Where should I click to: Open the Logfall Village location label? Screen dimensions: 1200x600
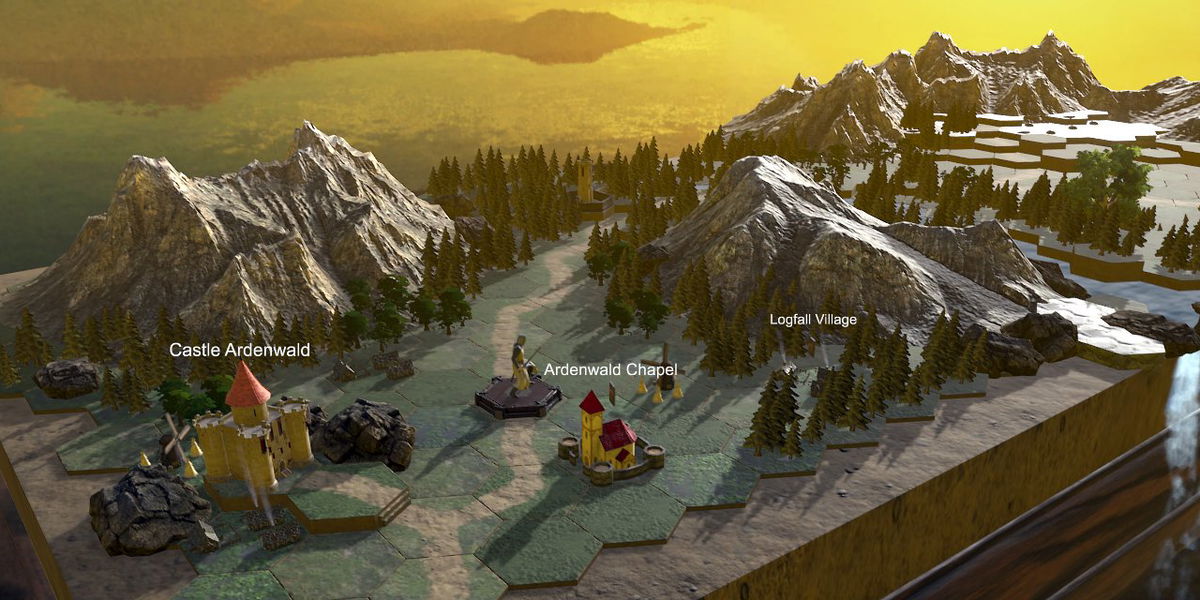pos(813,320)
